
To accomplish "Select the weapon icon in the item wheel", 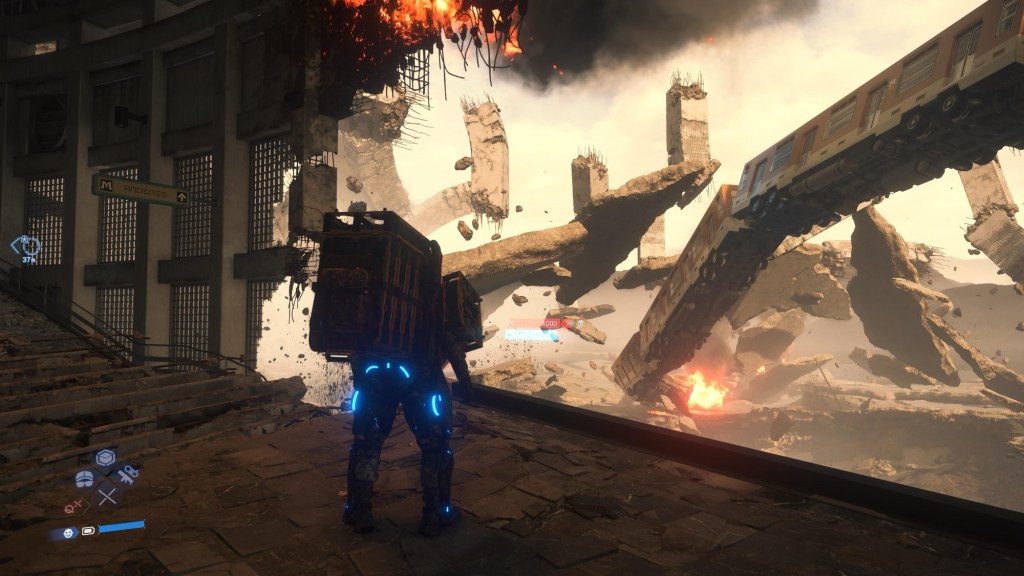I will (127, 473).
